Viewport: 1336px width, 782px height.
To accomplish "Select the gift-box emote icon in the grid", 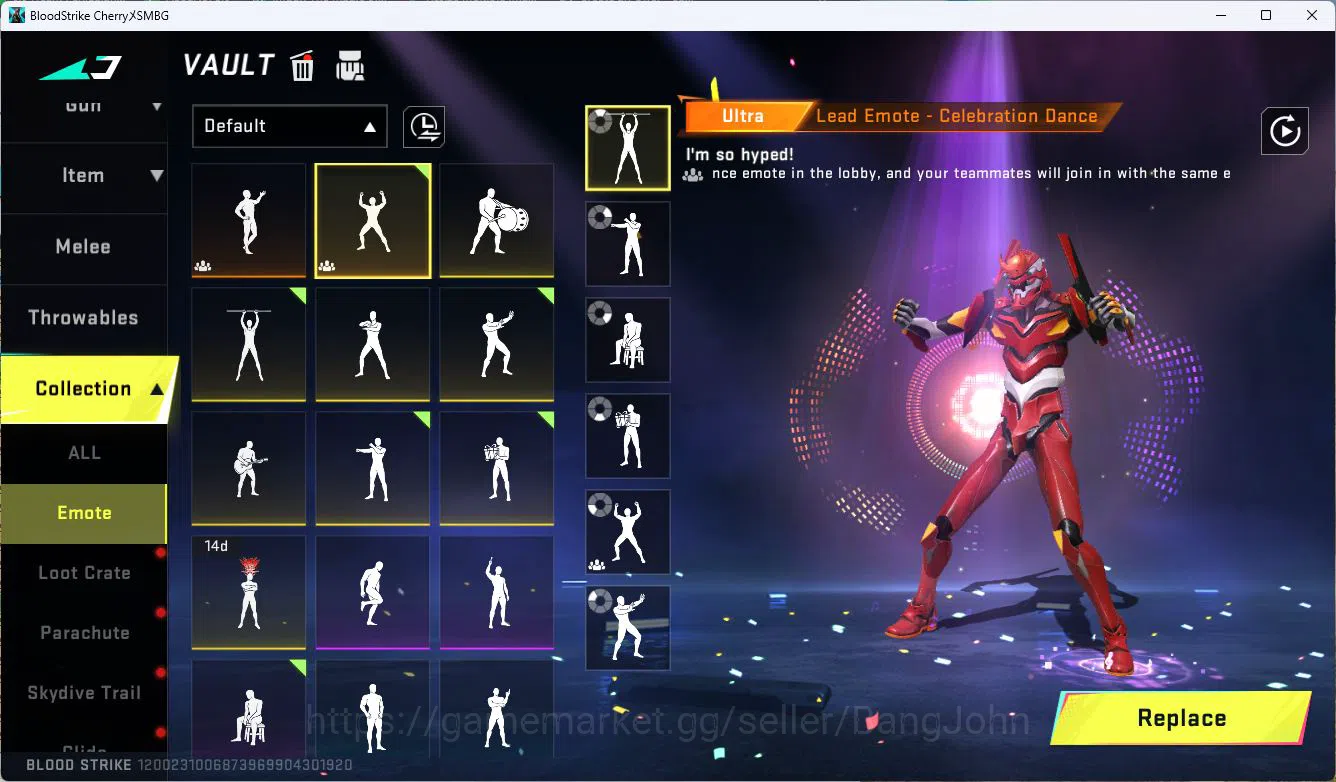I will (x=496, y=468).
